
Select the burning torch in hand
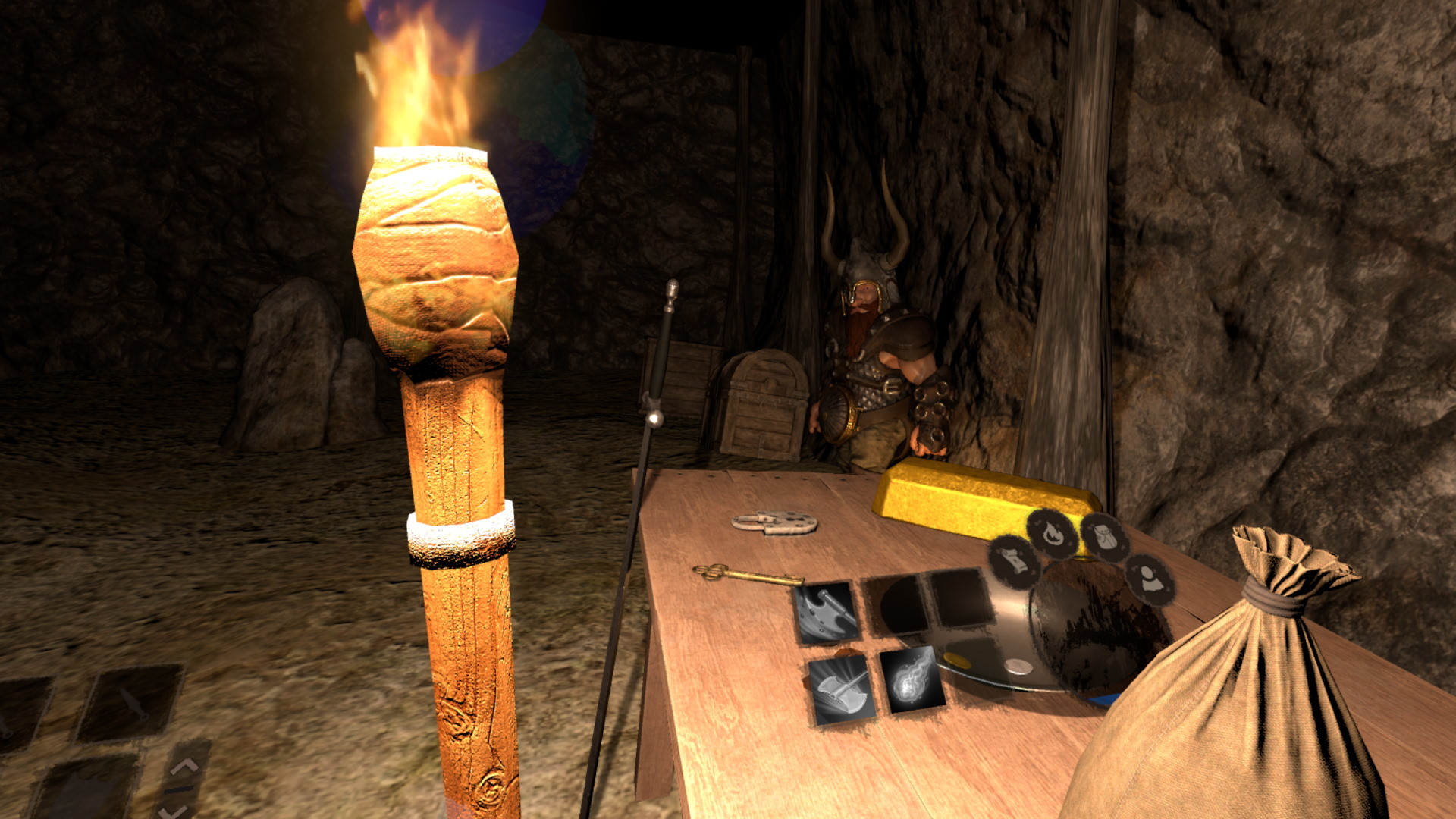440,303
